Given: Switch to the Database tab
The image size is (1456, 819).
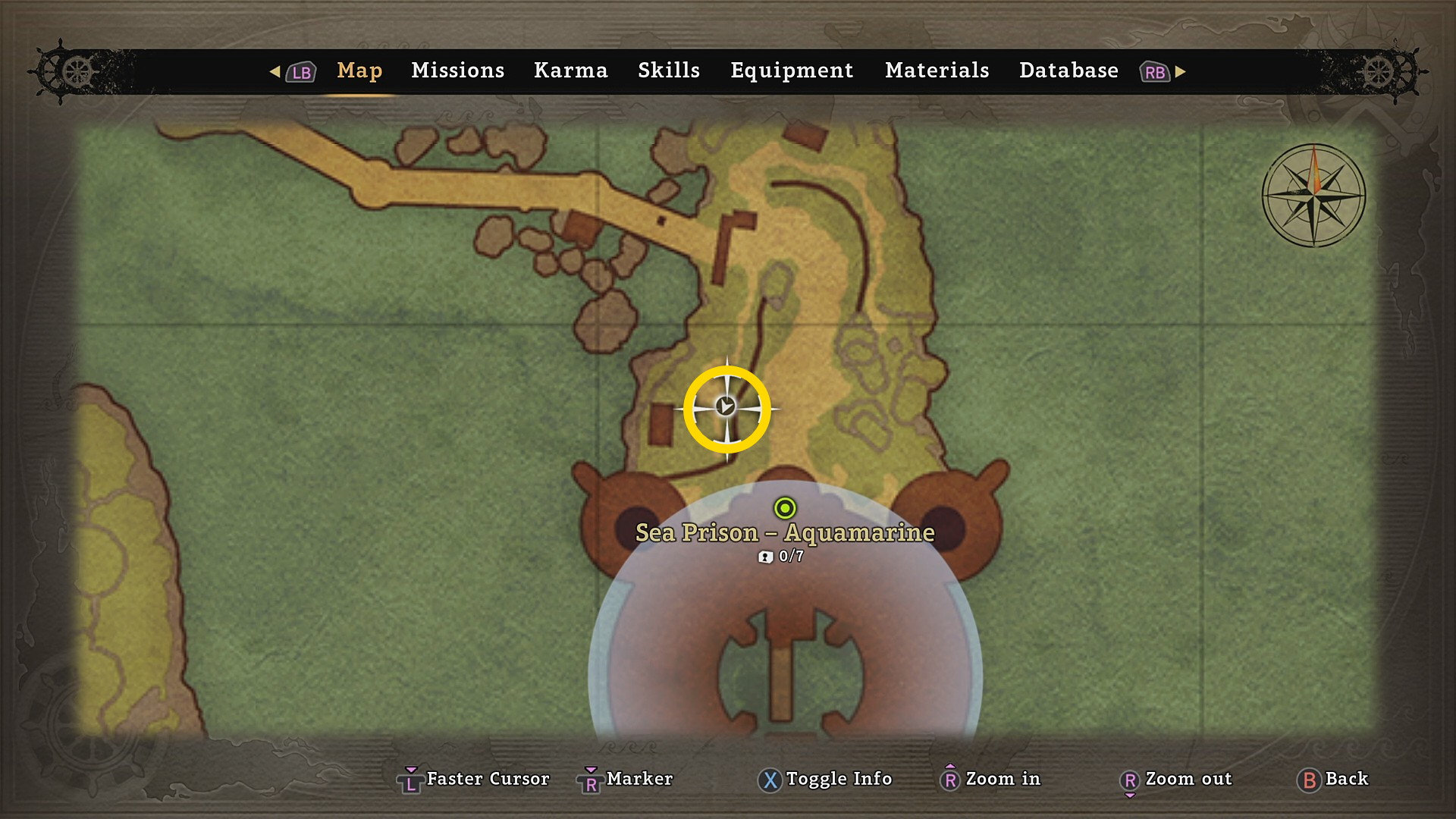Looking at the screenshot, I should (x=1068, y=71).
